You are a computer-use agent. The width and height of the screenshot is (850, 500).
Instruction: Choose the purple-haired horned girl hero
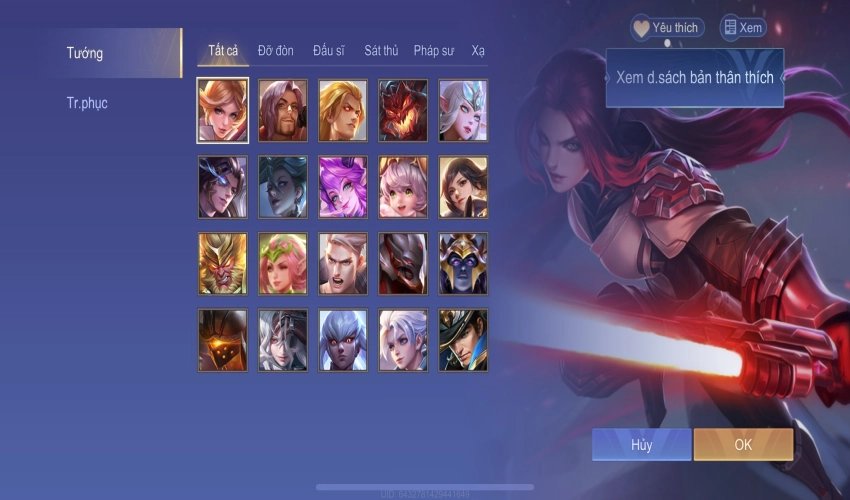343,187
